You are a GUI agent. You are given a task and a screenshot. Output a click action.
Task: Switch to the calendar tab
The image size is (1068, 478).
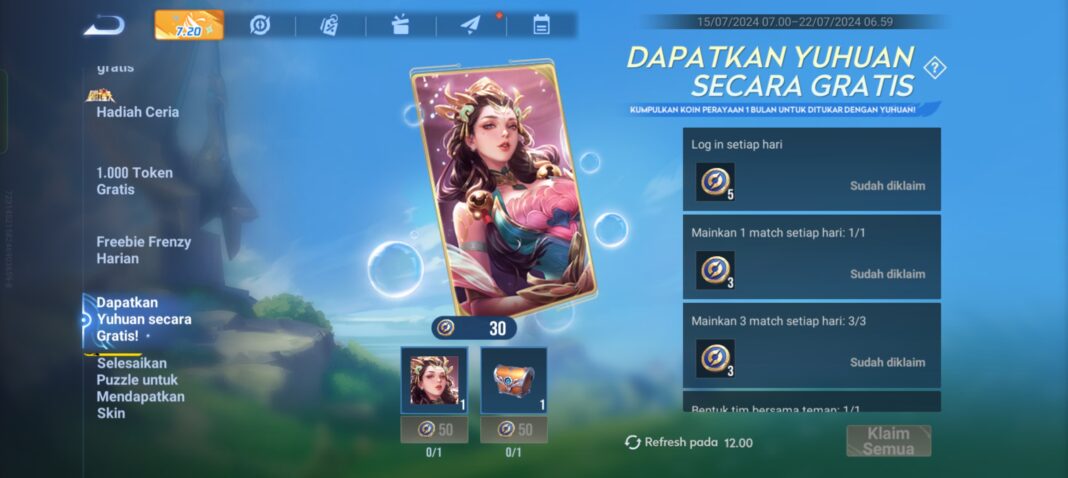[541, 25]
